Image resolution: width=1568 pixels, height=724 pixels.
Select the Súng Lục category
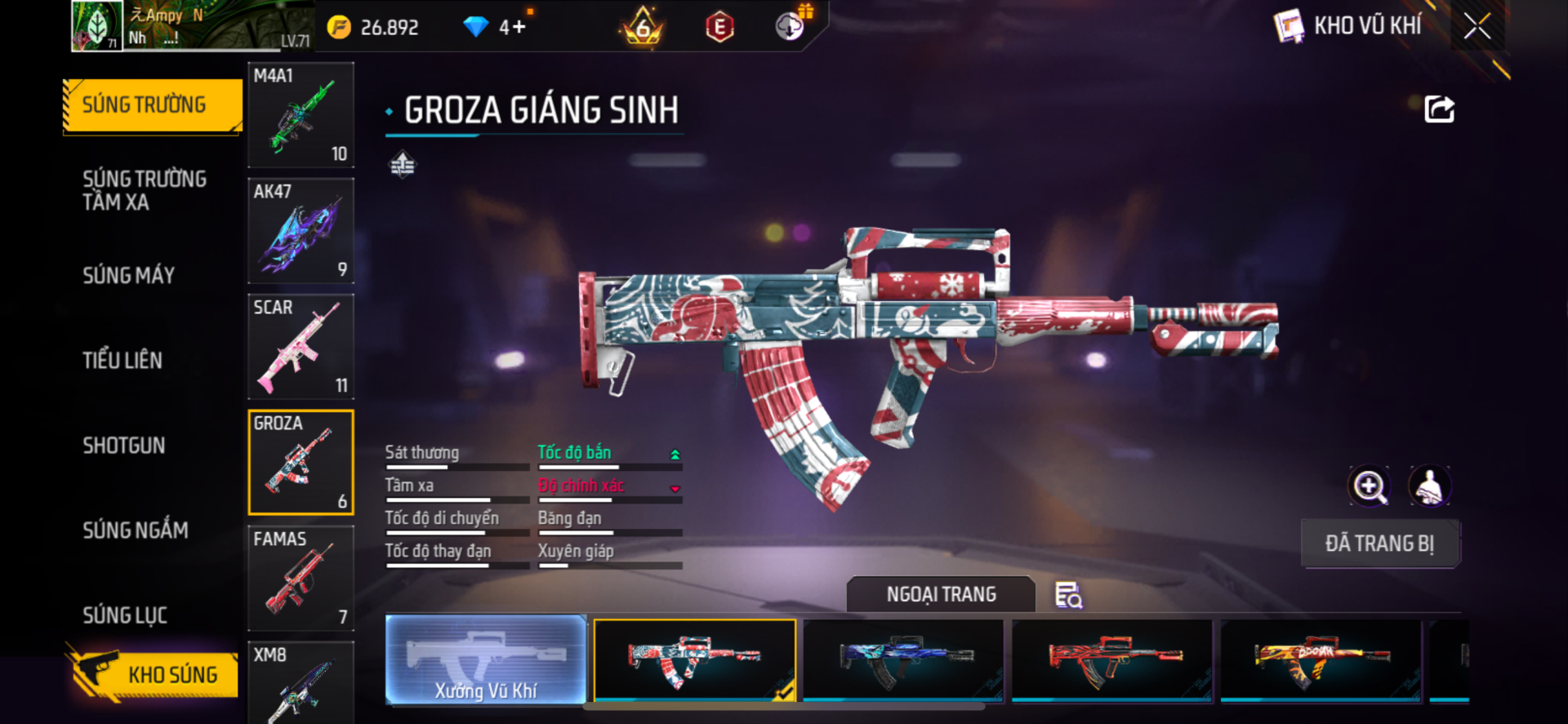click(125, 615)
